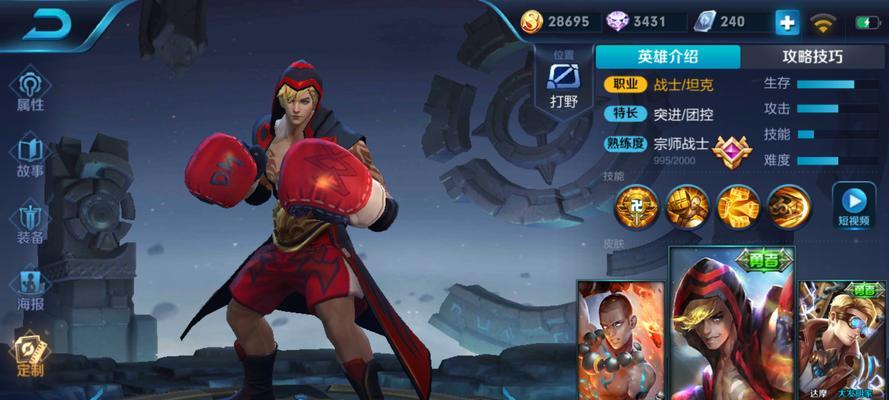Switch to the 攻略技巧 strategy tips tab

click(812, 57)
